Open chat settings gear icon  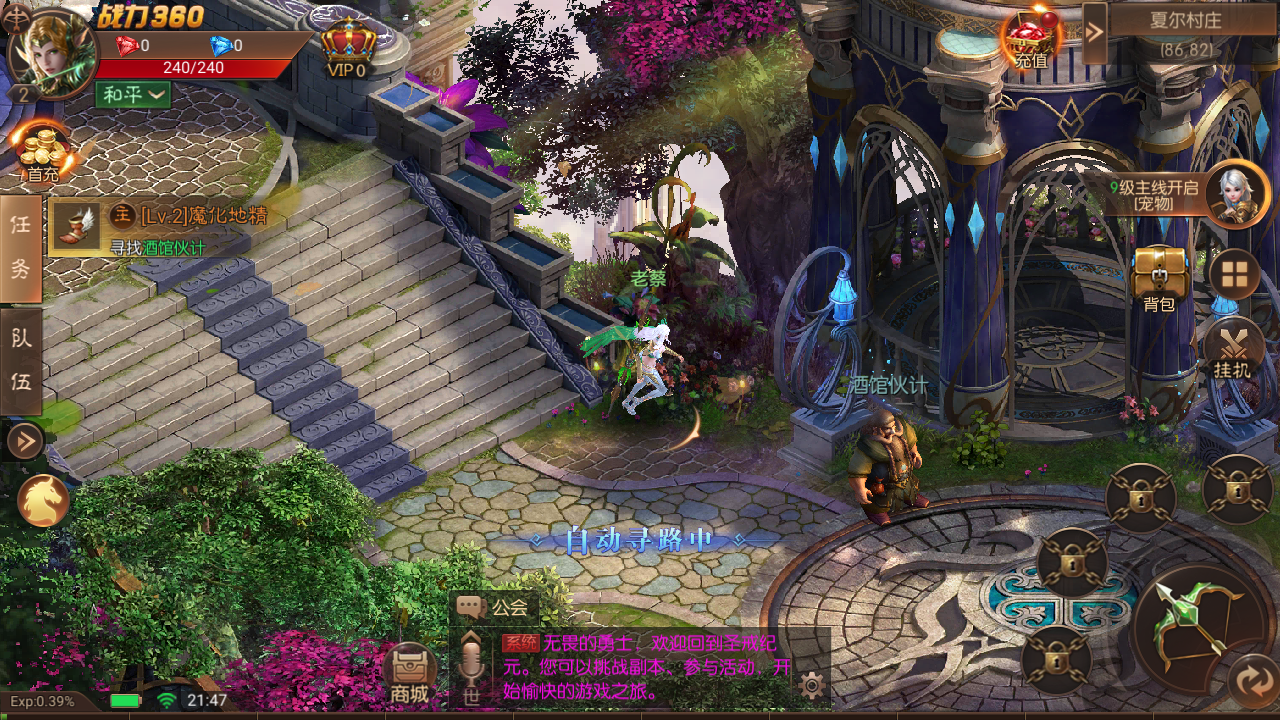pos(812,685)
